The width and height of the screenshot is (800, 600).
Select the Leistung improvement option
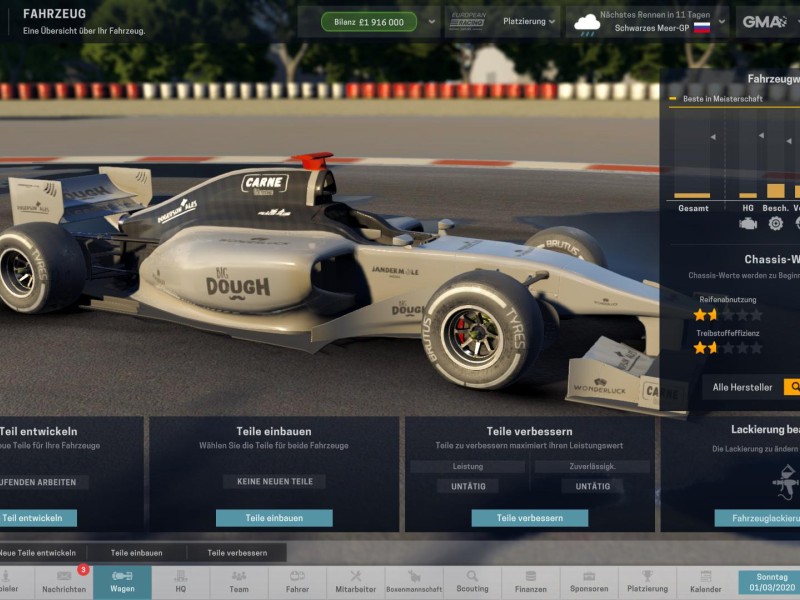pyautogui.click(x=467, y=467)
